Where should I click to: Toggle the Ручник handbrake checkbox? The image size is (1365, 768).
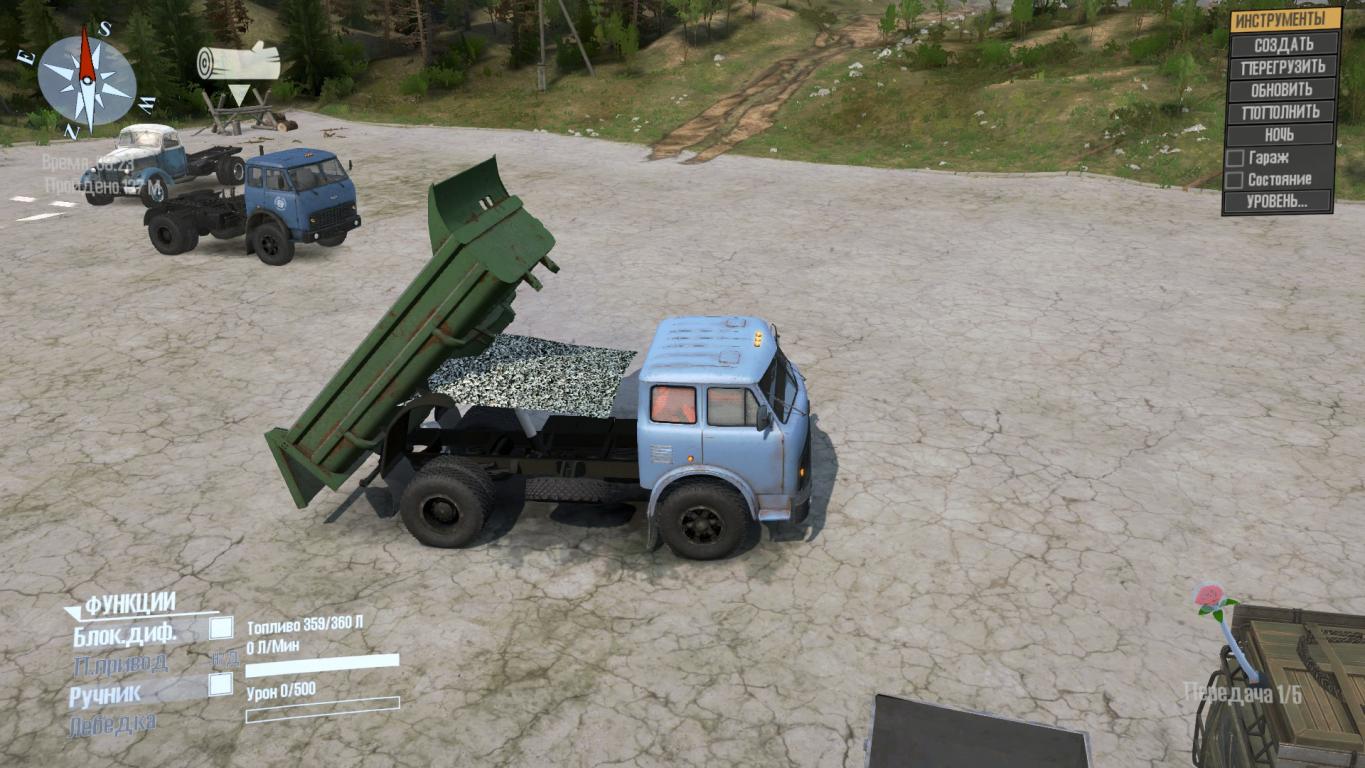point(221,685)
